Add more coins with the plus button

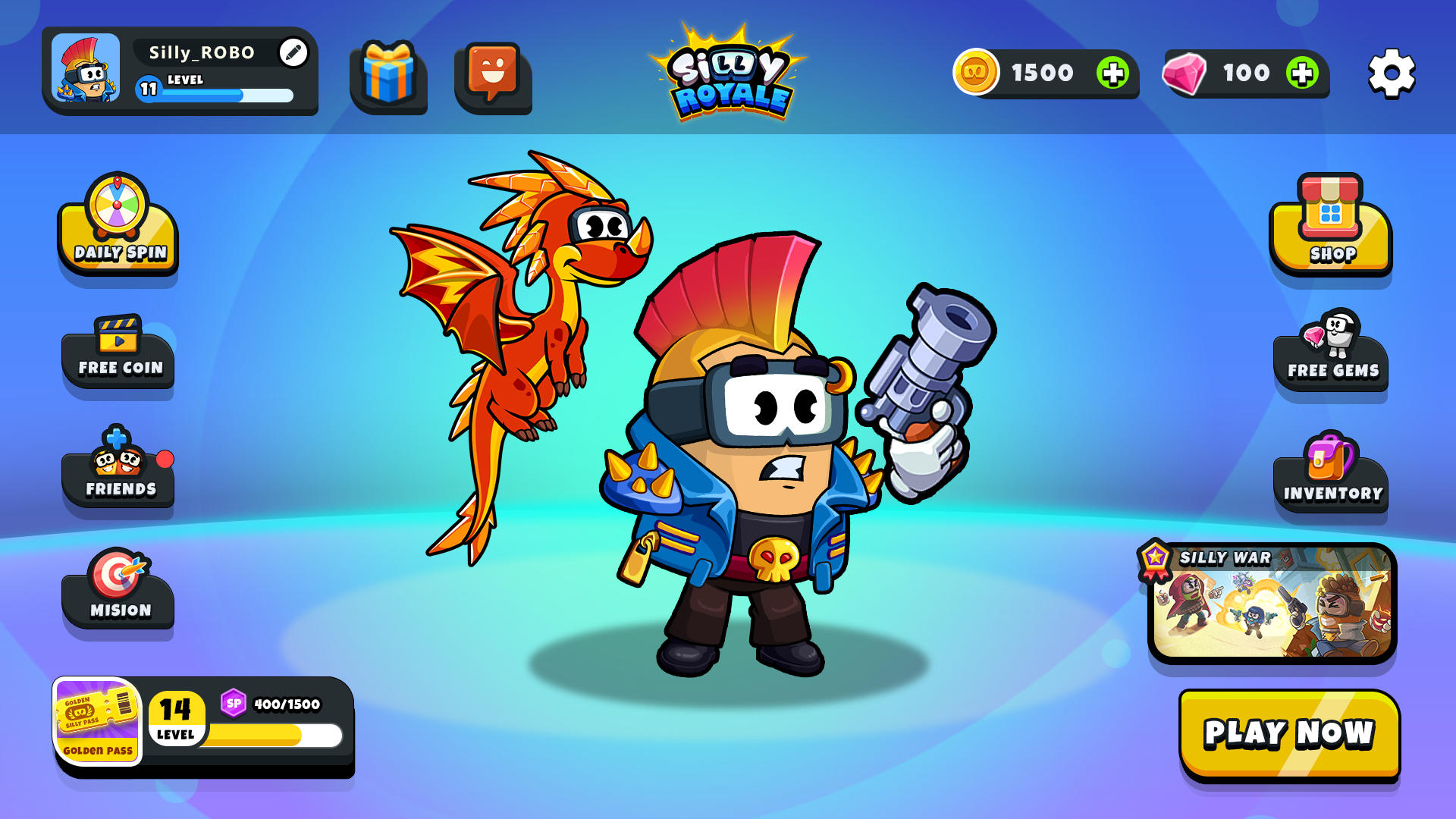1112,74
